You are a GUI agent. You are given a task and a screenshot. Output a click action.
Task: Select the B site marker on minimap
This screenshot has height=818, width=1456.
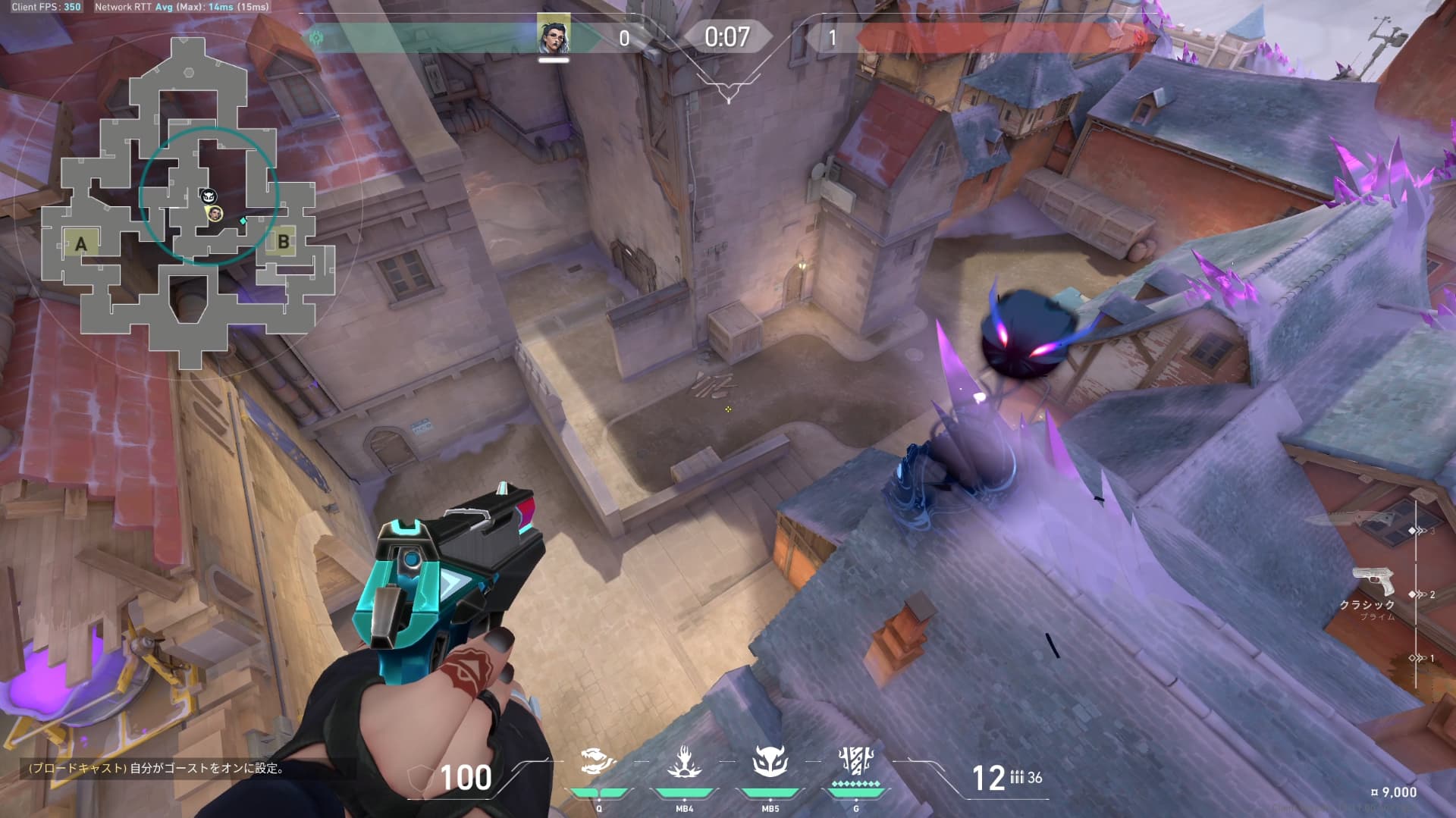[x=283, y=242]
